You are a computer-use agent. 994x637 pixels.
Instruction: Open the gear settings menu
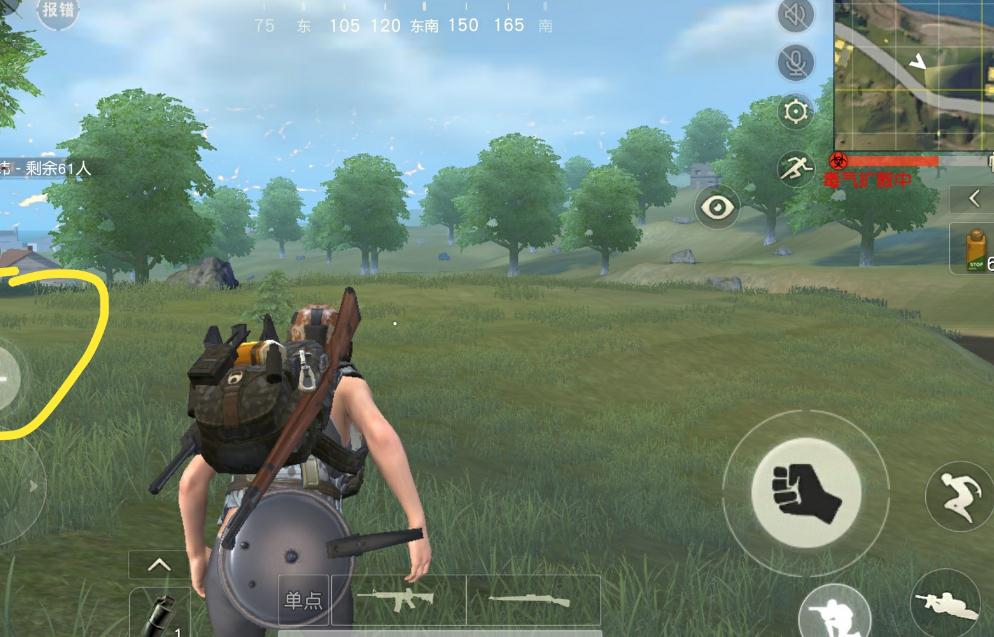tap(795, 111)
